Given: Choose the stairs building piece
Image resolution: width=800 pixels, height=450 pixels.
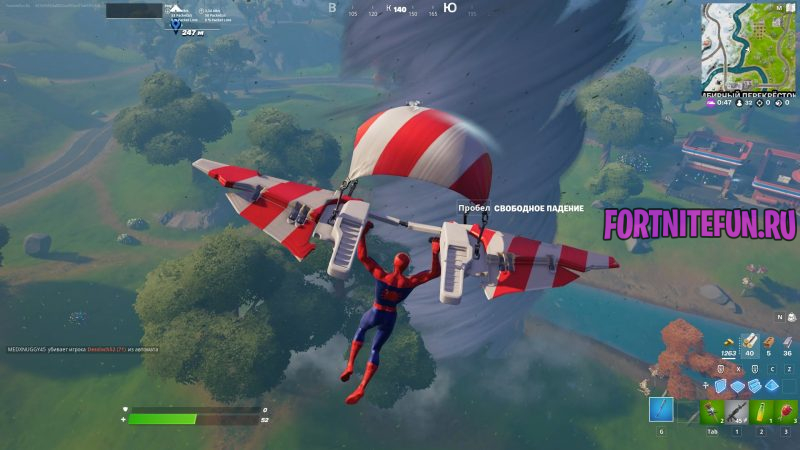Looking at the screenshot, I should coord(757,385).
